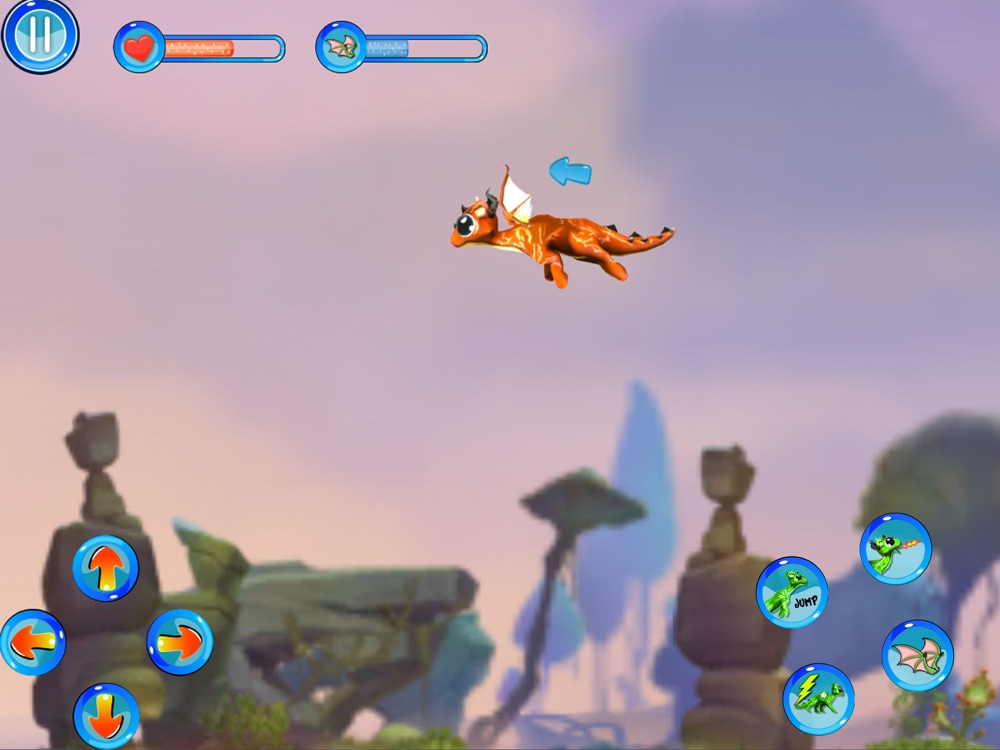Screen dimensions: 1000x750
Task: Pause the game with the pause button
Action: [40, 35]
